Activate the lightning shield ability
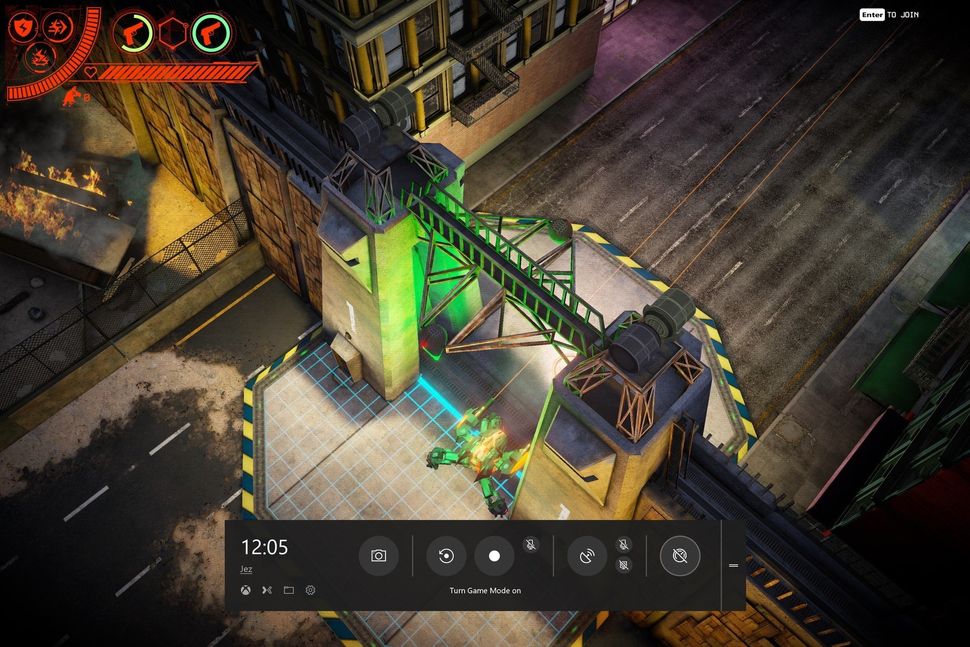This screenshot has width=970, height=647. (x=23, y=27)
